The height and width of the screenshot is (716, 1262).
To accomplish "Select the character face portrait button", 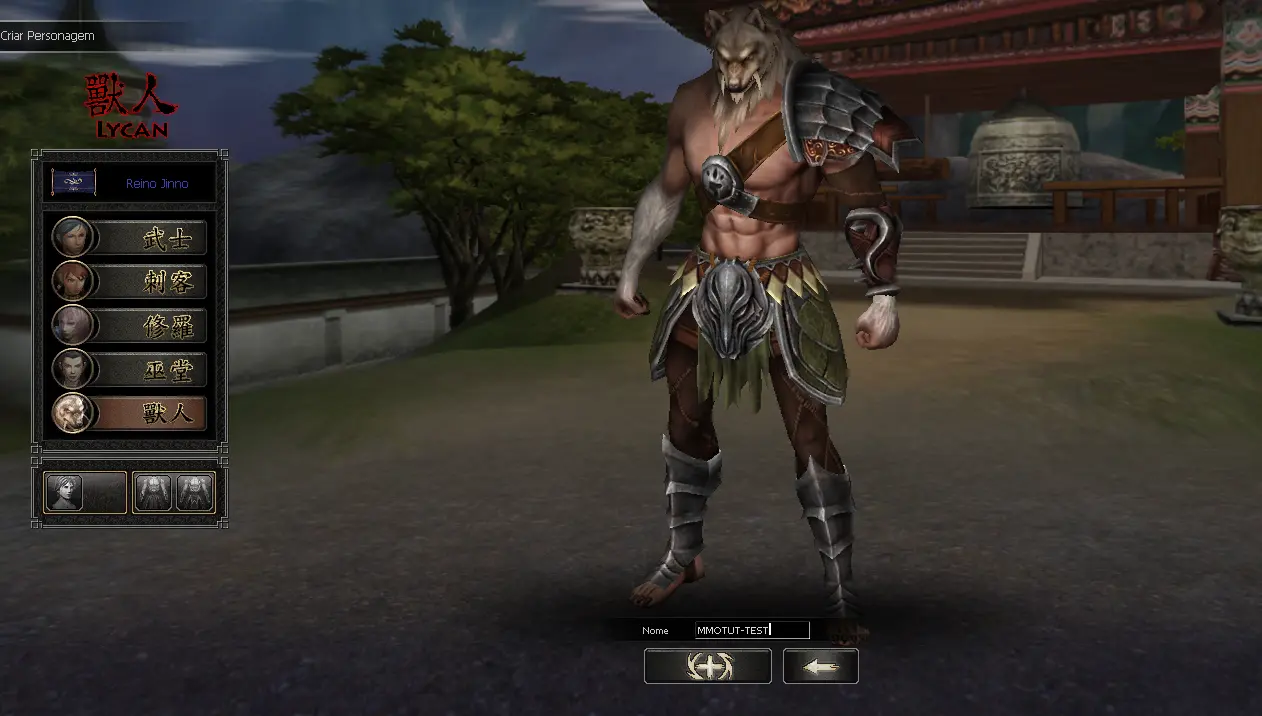I will [85, 492].
